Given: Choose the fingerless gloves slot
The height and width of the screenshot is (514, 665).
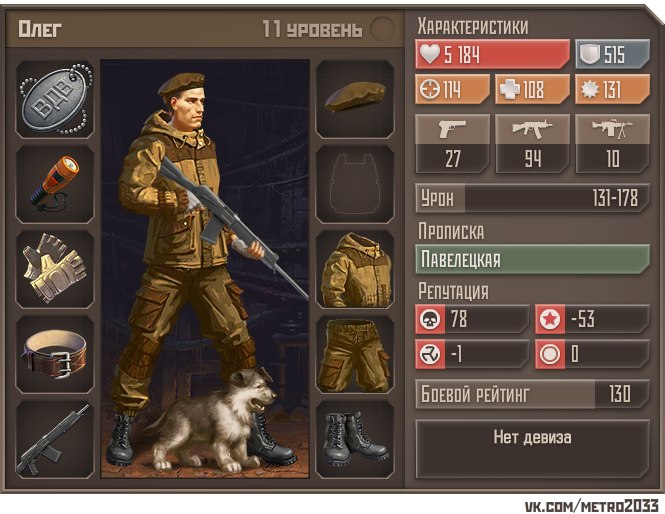Looking at the screenshot, I should pyautogui.click(x=56, y=268).
